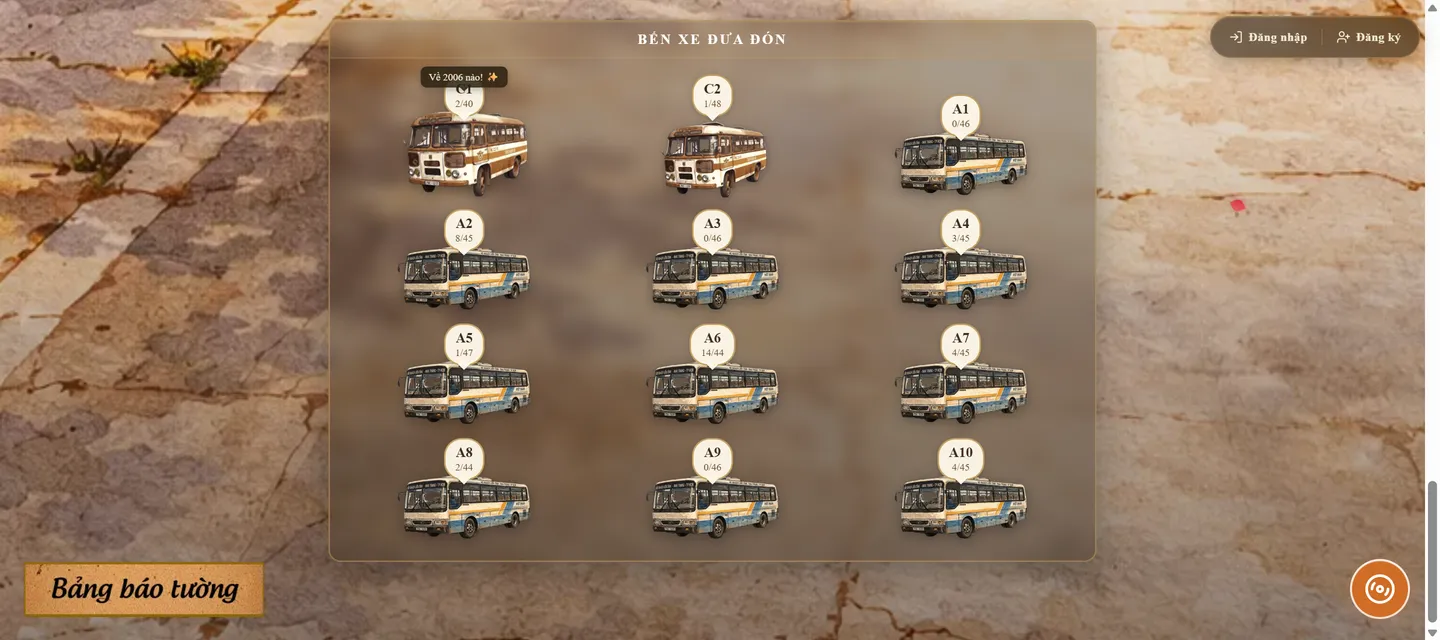Choose bus A5
1440x640 pixels.
tap(465, 392)
